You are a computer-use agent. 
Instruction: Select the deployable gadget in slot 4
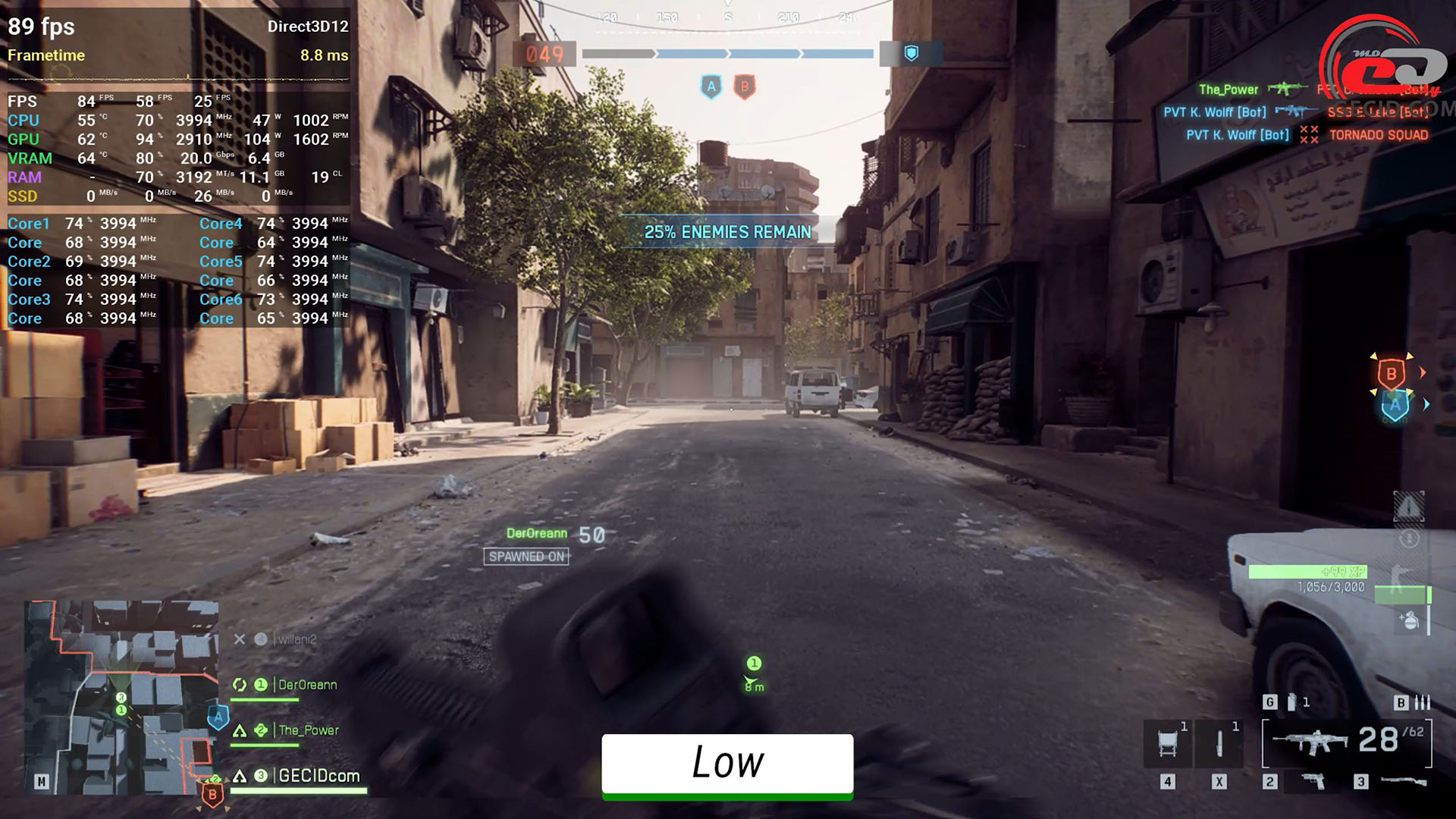(x=1168, y=742)
